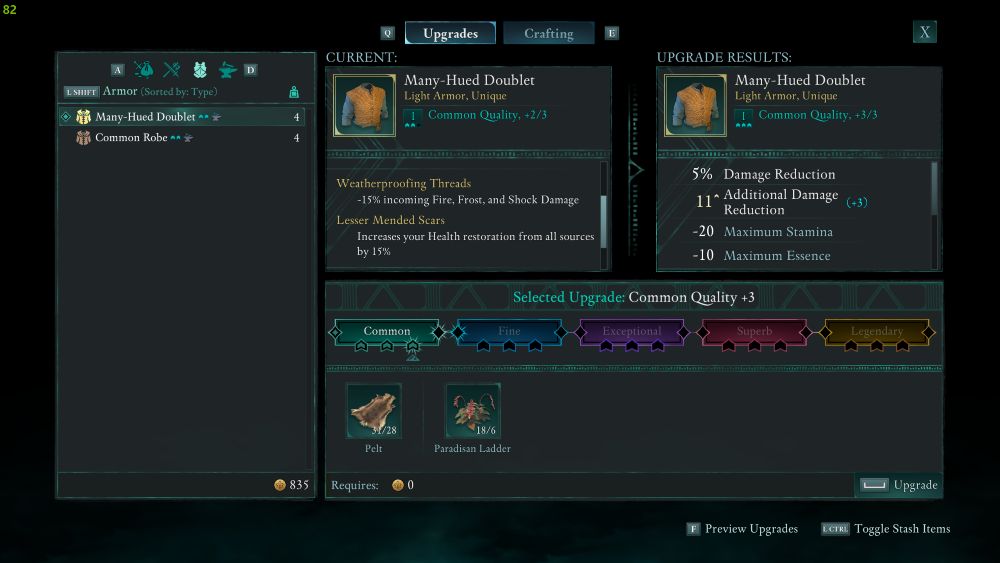This screenshot has height=563, width=1000.
Task: Choose the Fine quality tier
Action: coord(509,332)
